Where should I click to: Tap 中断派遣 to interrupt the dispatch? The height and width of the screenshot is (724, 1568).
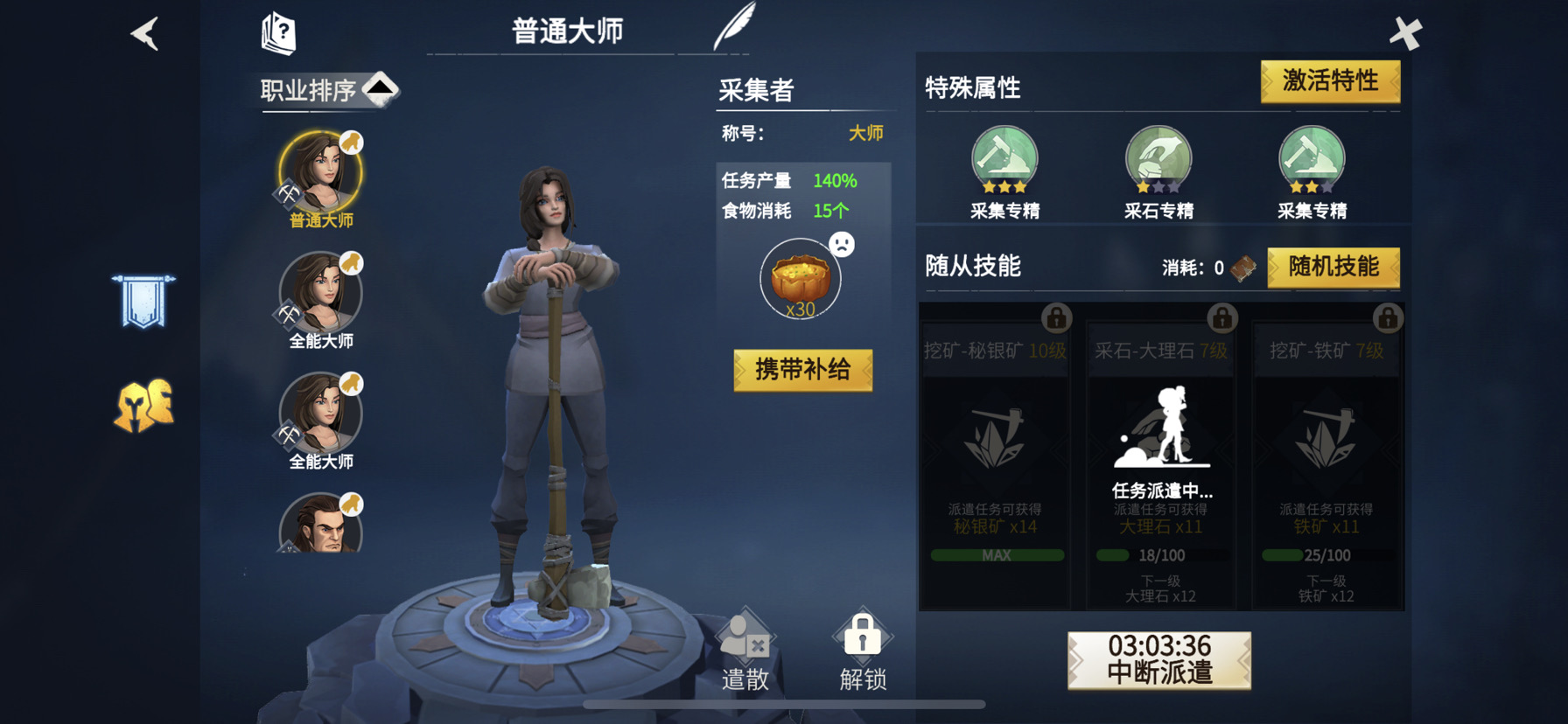pyautogui.click(x=1158, y=661)
